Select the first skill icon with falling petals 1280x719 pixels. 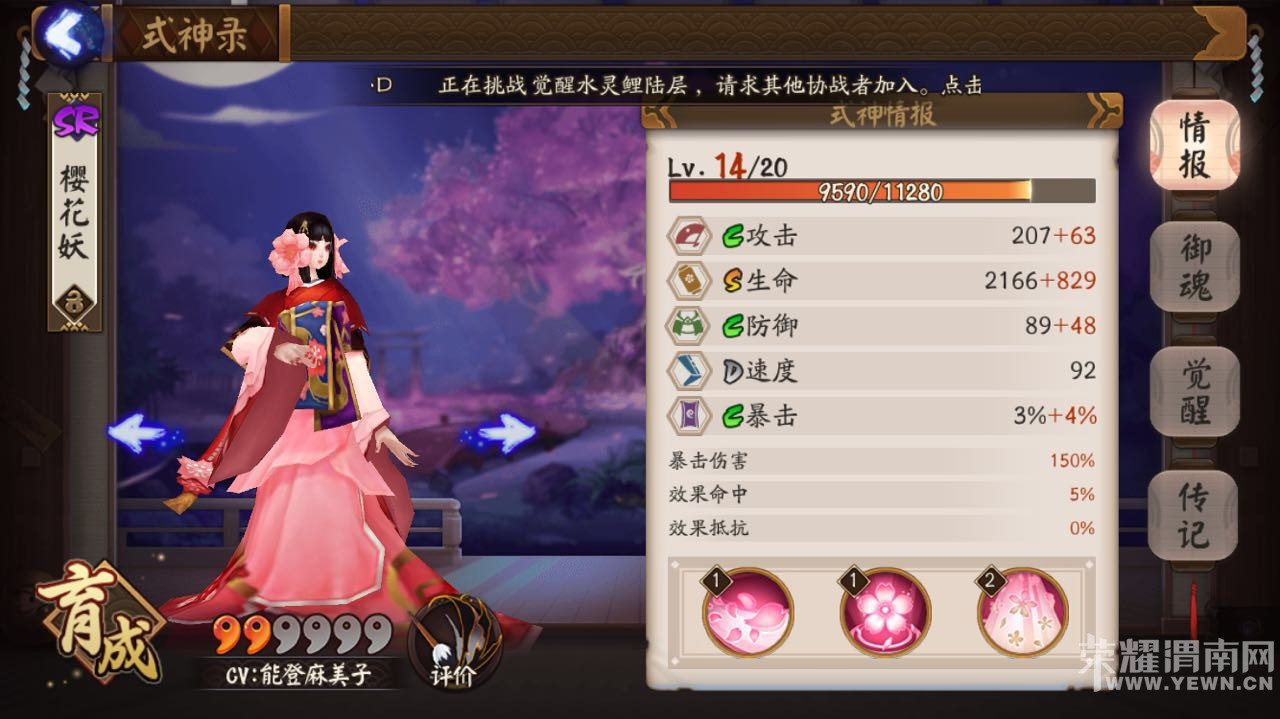747,612
